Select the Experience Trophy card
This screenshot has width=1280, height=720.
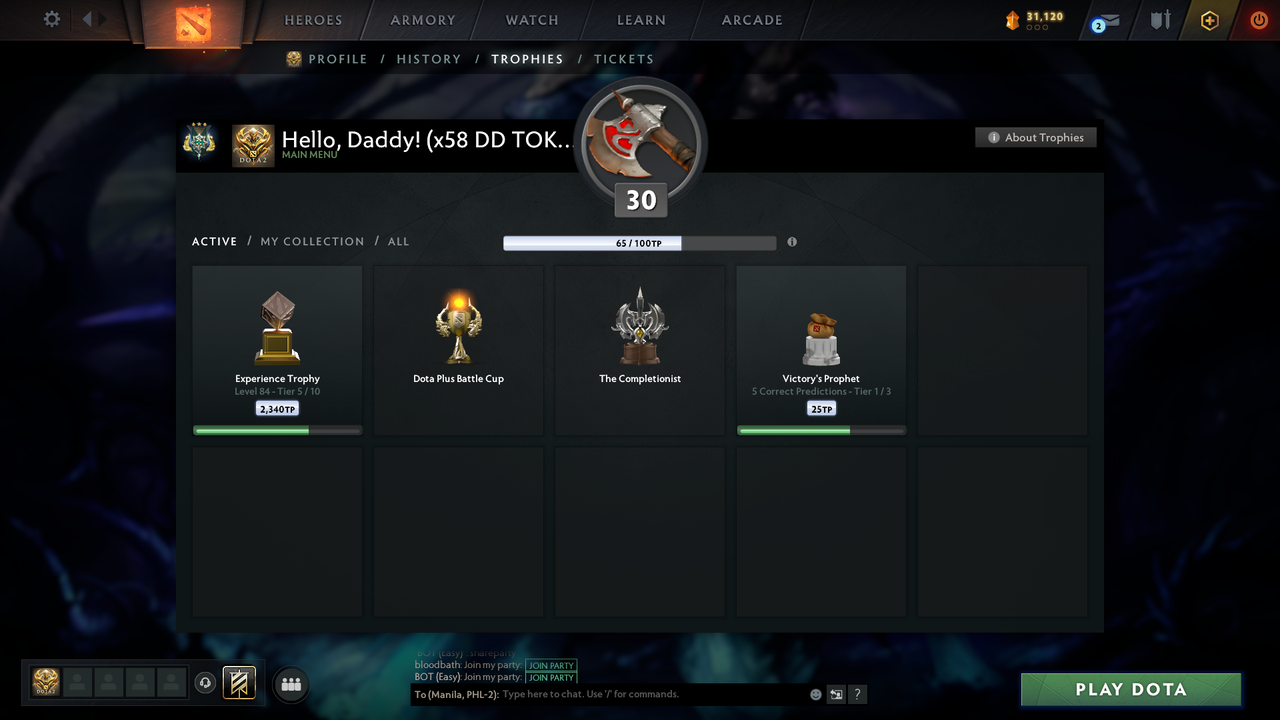pyautogui.click(x=277, y=348)
